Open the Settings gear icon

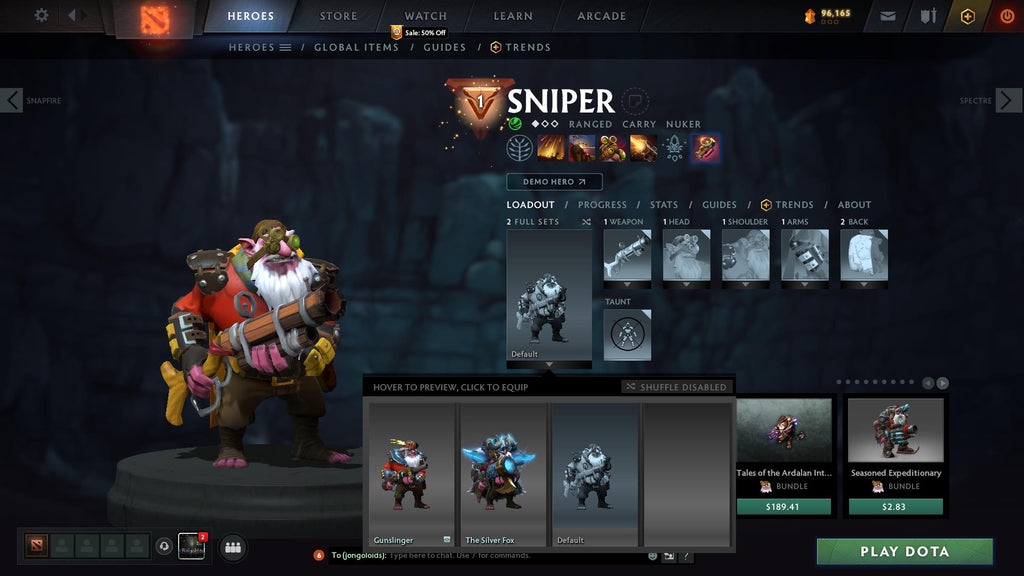coord(41,16)
